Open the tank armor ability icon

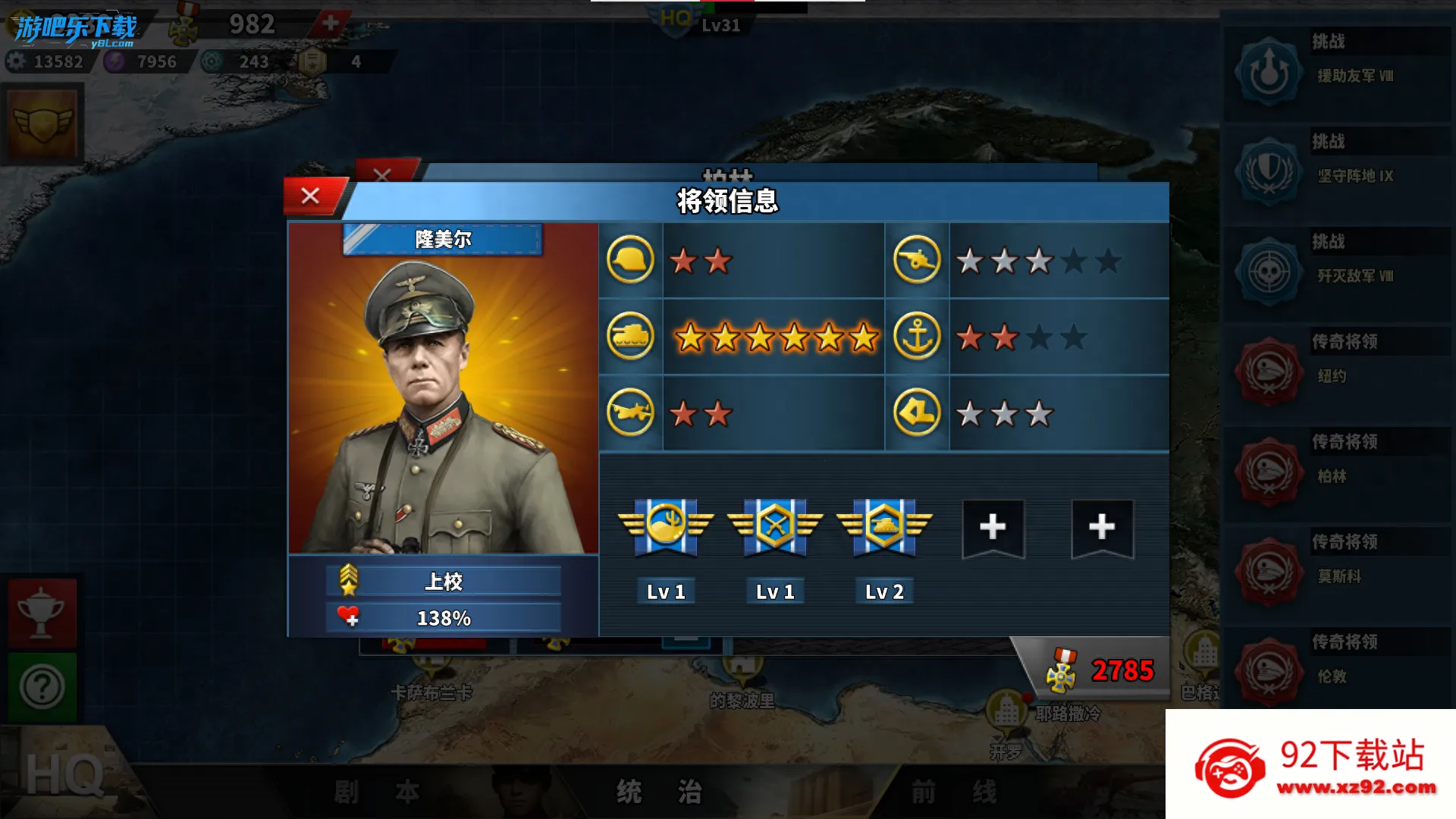pyautogui.click(x=630, y=336)
